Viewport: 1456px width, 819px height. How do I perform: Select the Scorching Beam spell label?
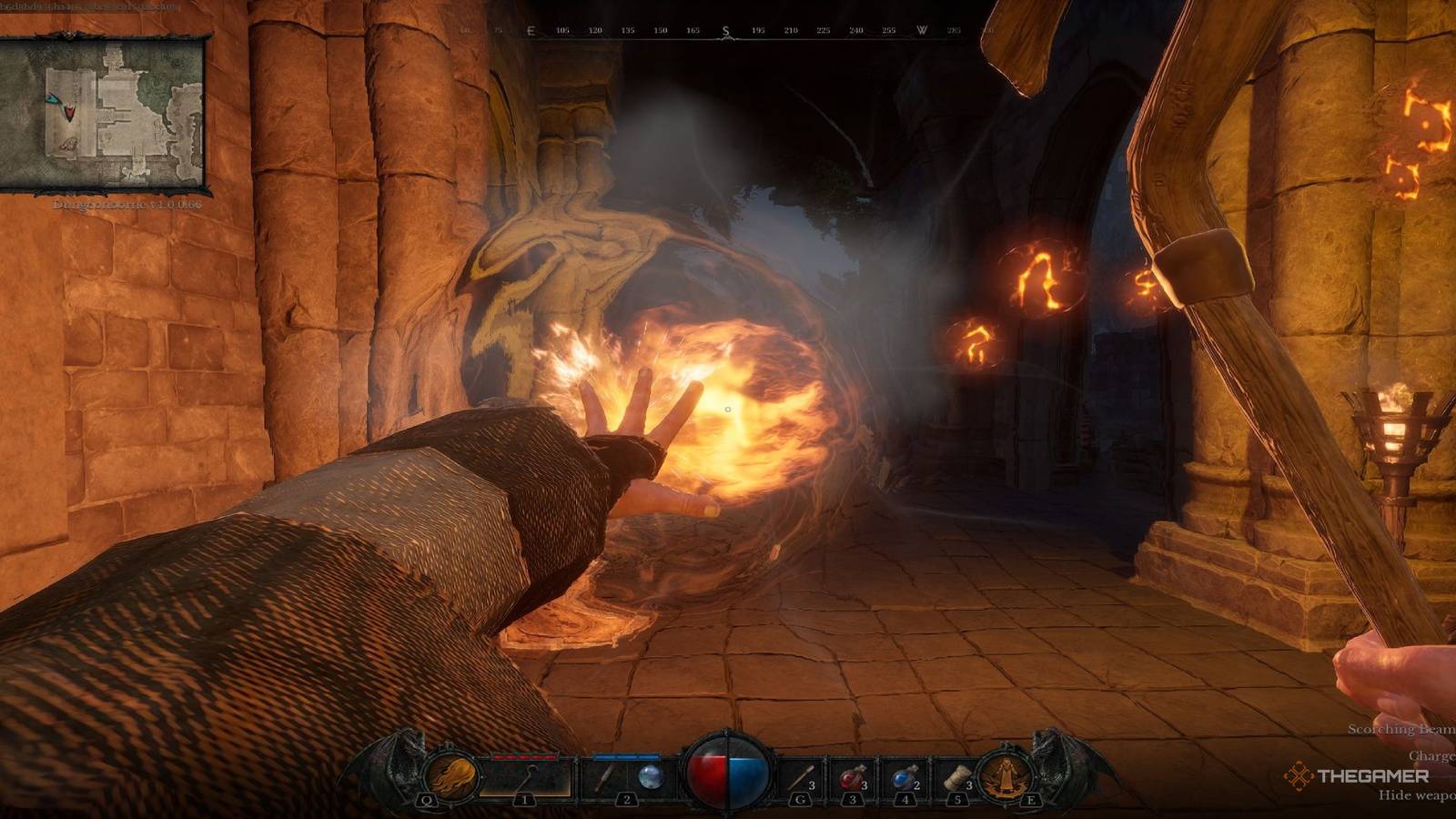(1399, 728)
